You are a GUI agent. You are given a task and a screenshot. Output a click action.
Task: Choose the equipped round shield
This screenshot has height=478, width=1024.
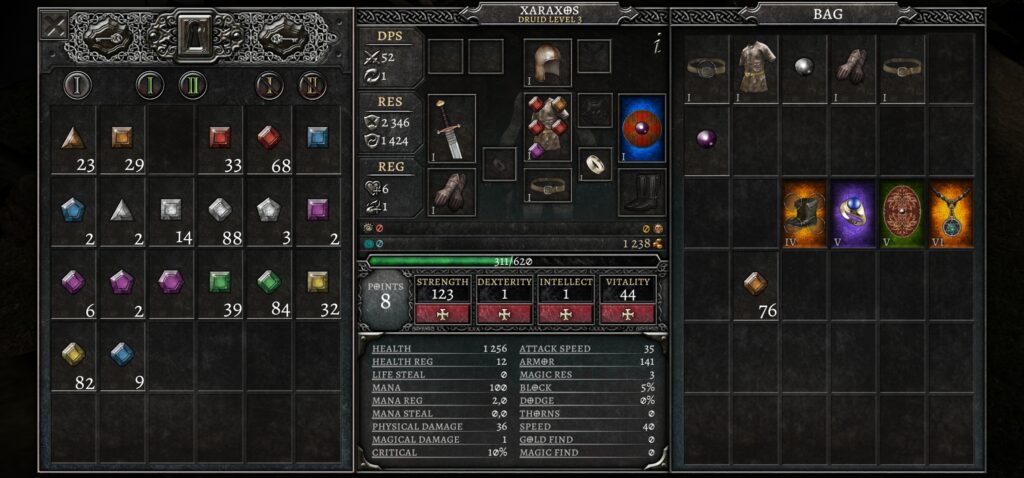click(642, 128)
